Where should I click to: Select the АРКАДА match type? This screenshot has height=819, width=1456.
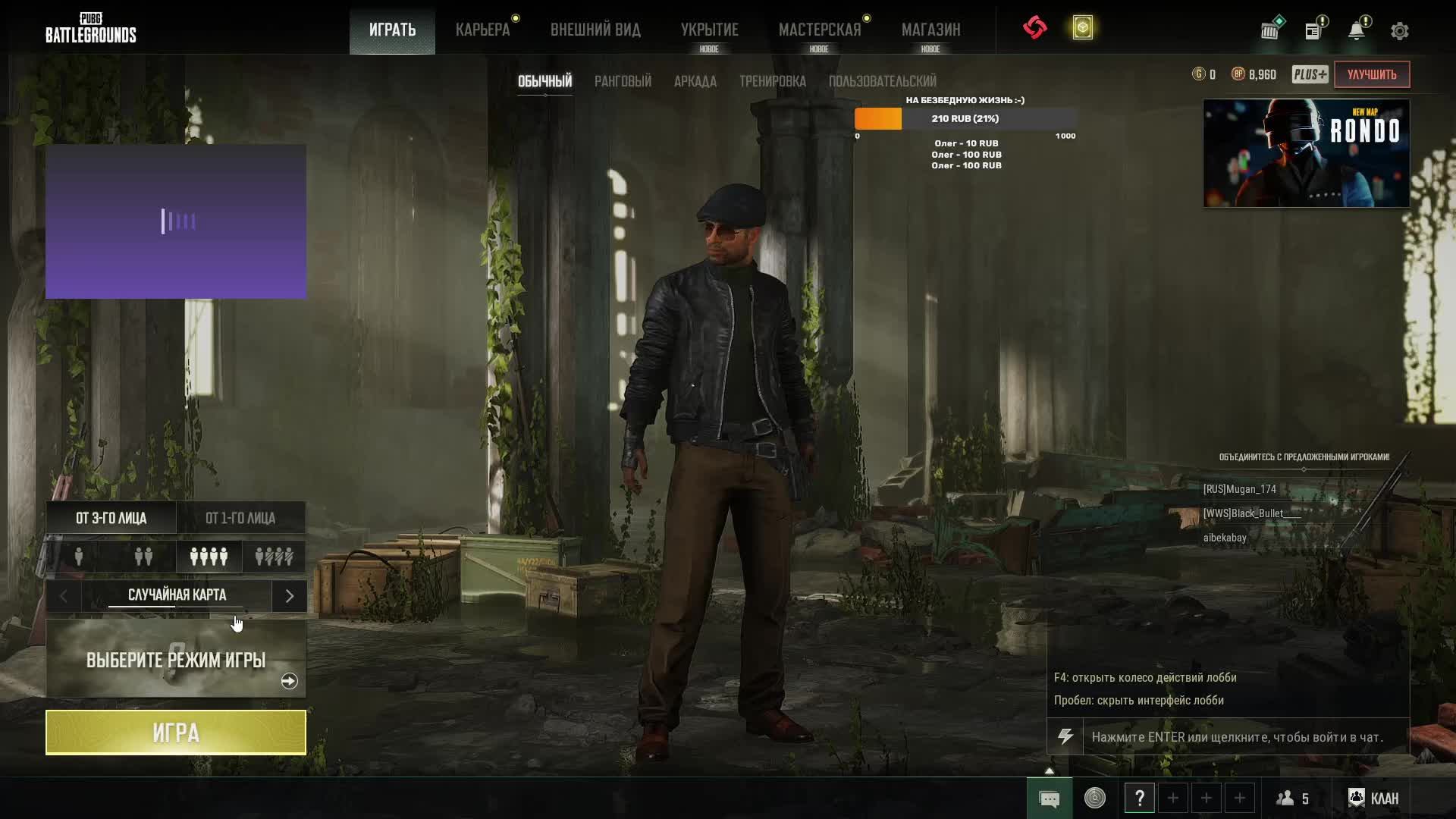695,81
